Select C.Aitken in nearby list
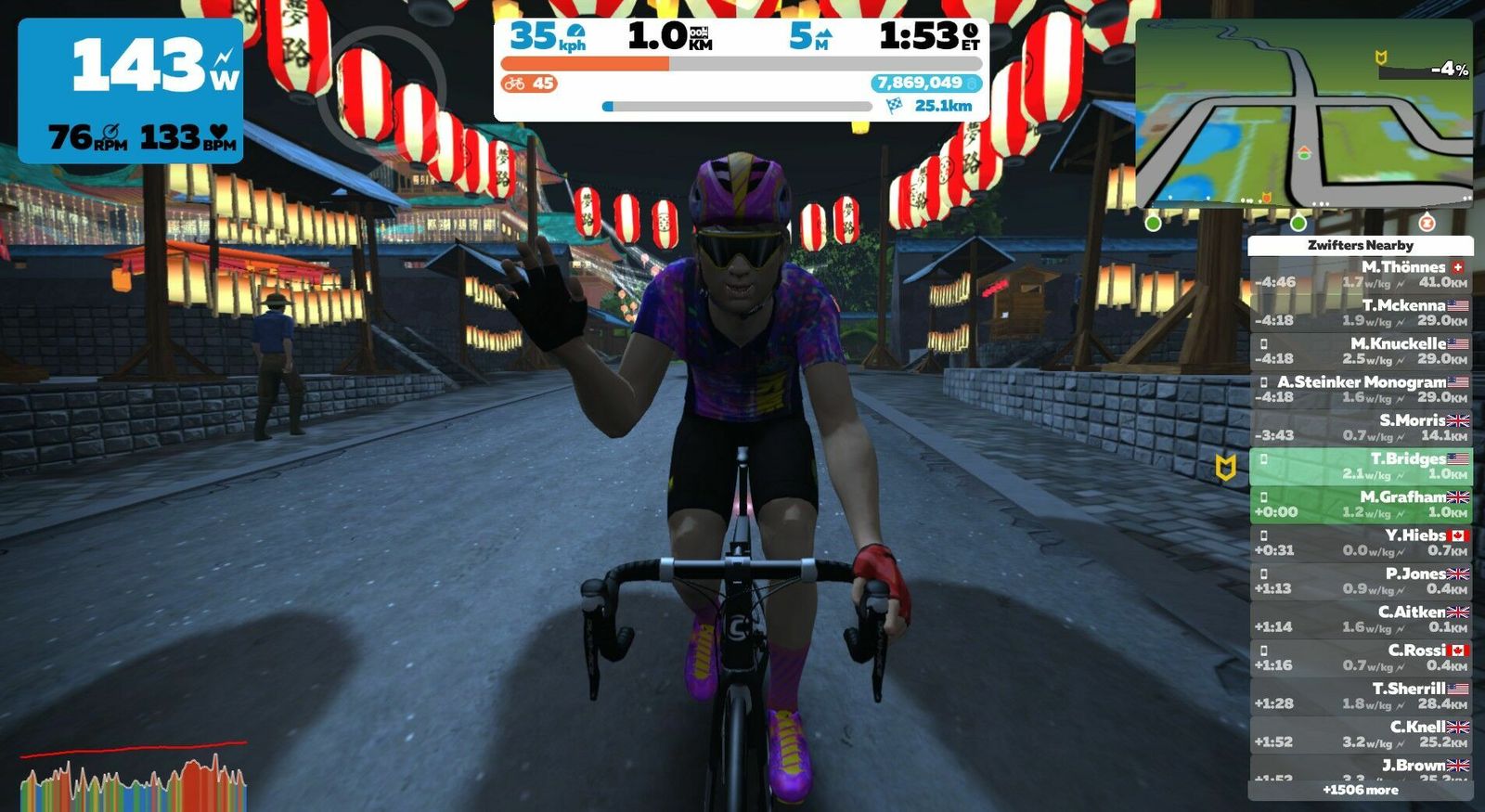 1361,619
